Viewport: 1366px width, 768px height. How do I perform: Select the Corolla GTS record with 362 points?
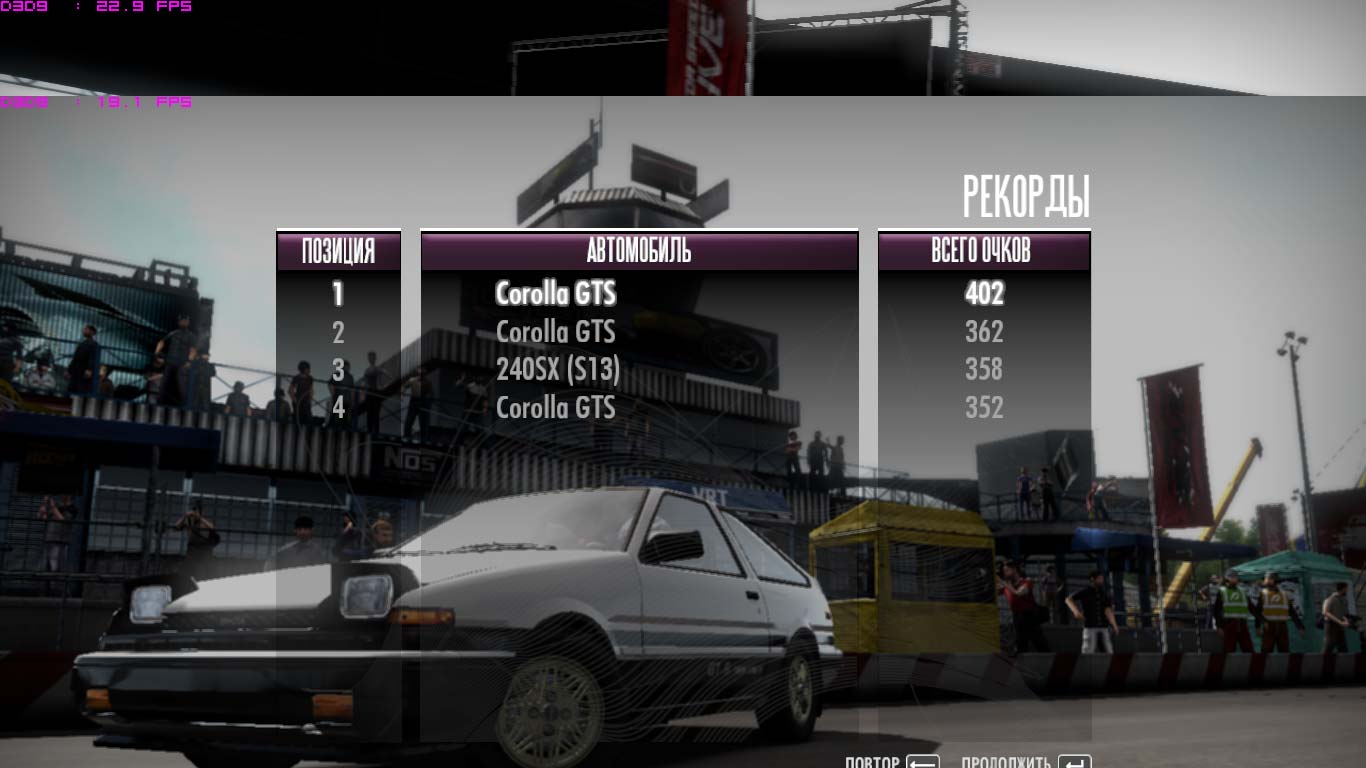click(x=556, y=332)
